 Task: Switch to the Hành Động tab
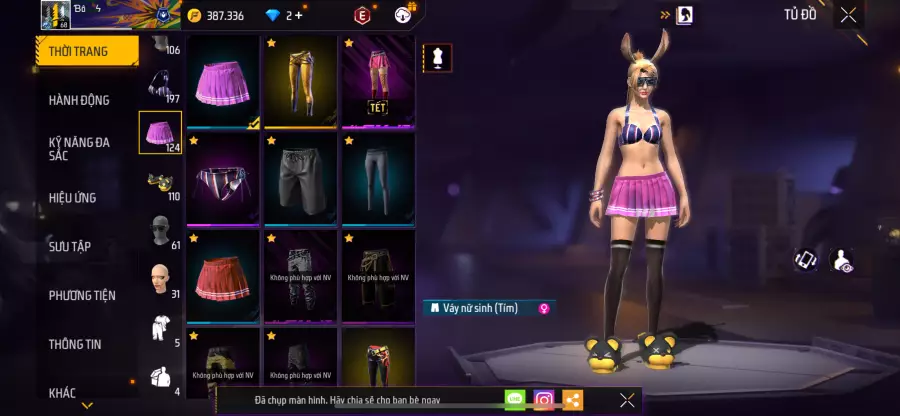80,100
